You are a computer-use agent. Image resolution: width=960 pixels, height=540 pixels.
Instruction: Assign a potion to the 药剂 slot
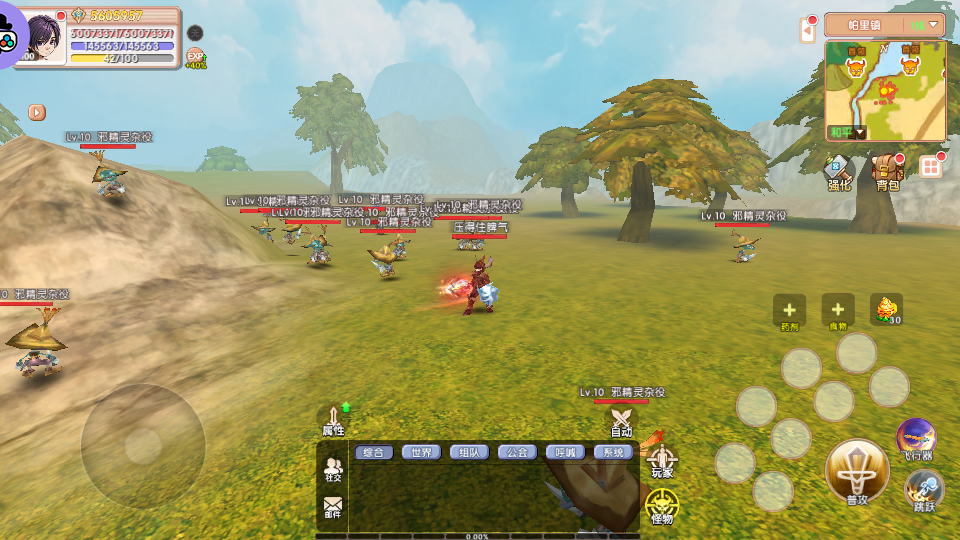click(x=789, y=311)
